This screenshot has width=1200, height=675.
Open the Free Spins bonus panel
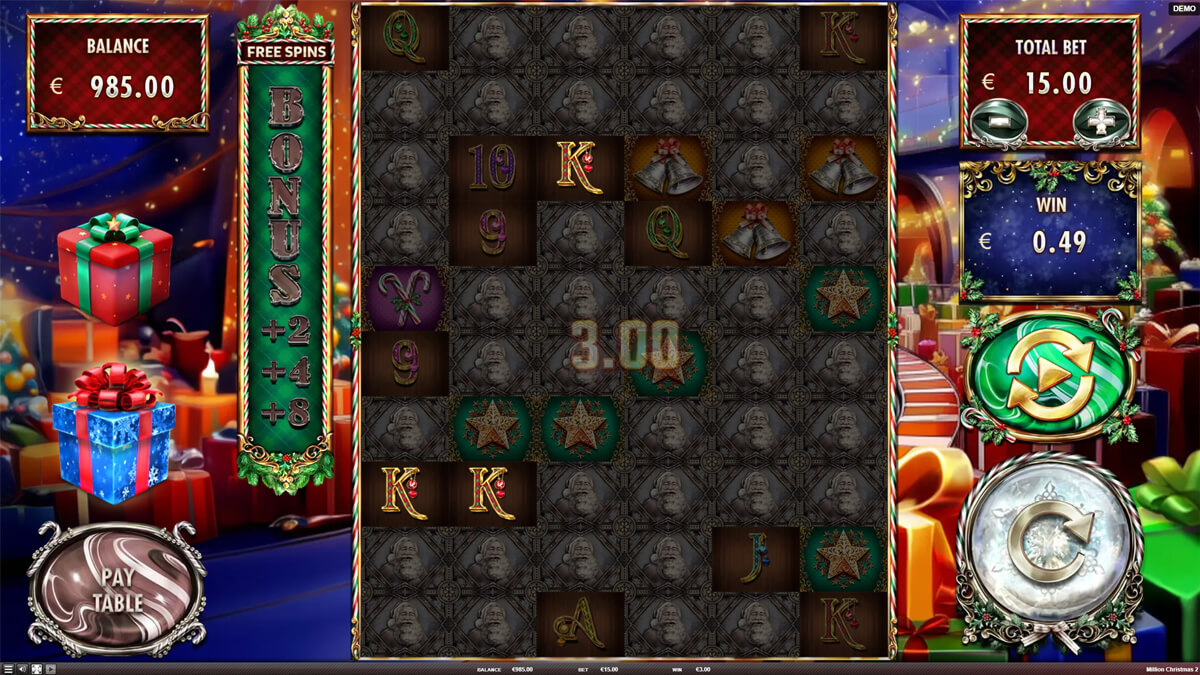coord(285,50)
